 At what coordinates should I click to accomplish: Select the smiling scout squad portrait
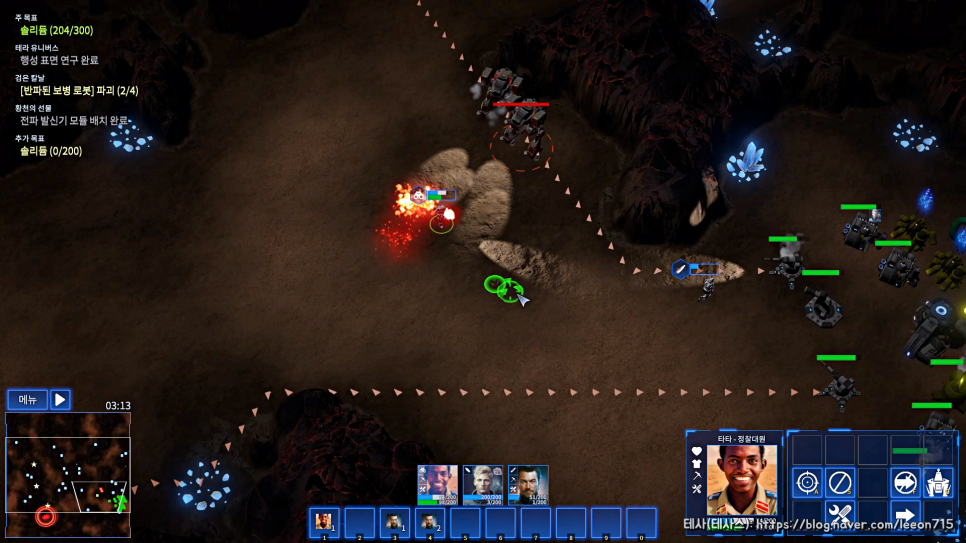point(437,484)
